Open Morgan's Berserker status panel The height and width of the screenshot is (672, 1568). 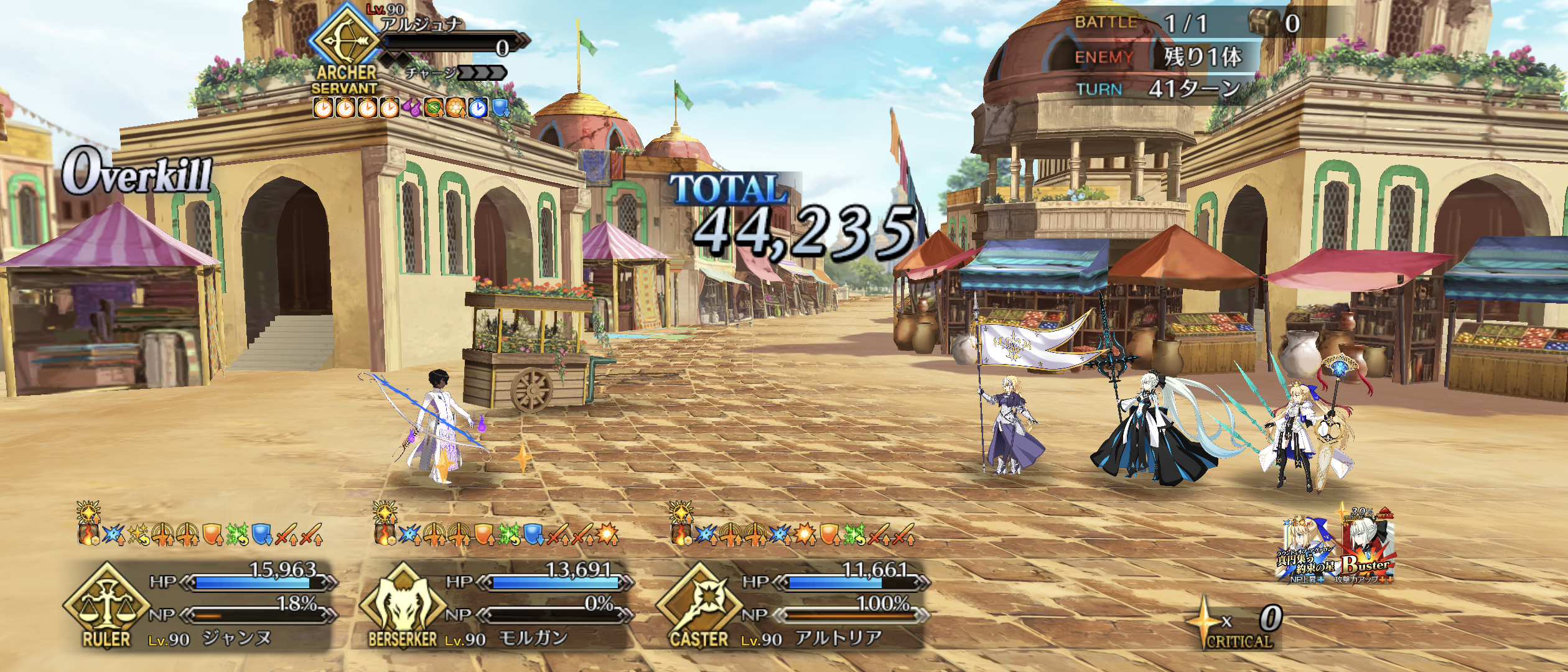click(x=496, y=604)
